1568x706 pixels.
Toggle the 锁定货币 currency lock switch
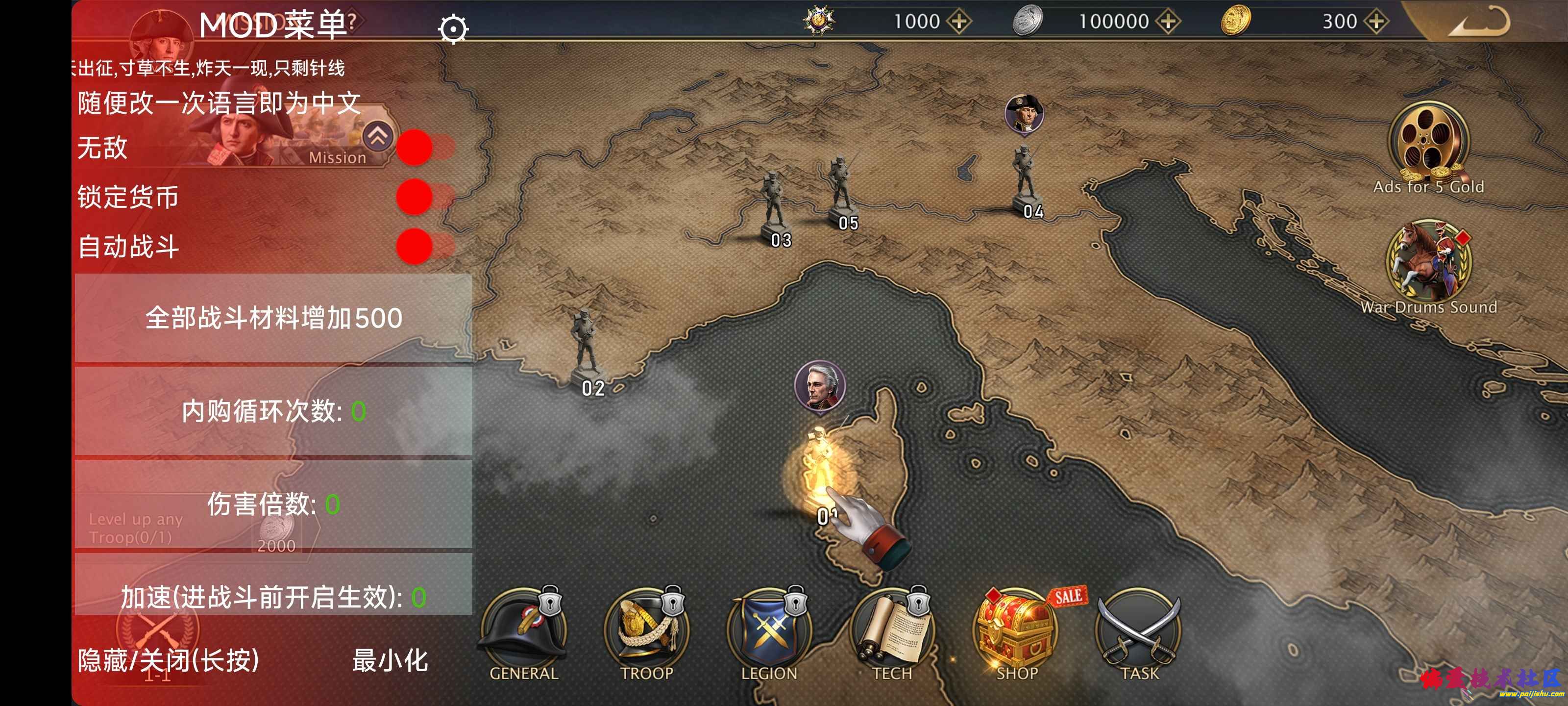pyautogui.click(x=425, y=197)
